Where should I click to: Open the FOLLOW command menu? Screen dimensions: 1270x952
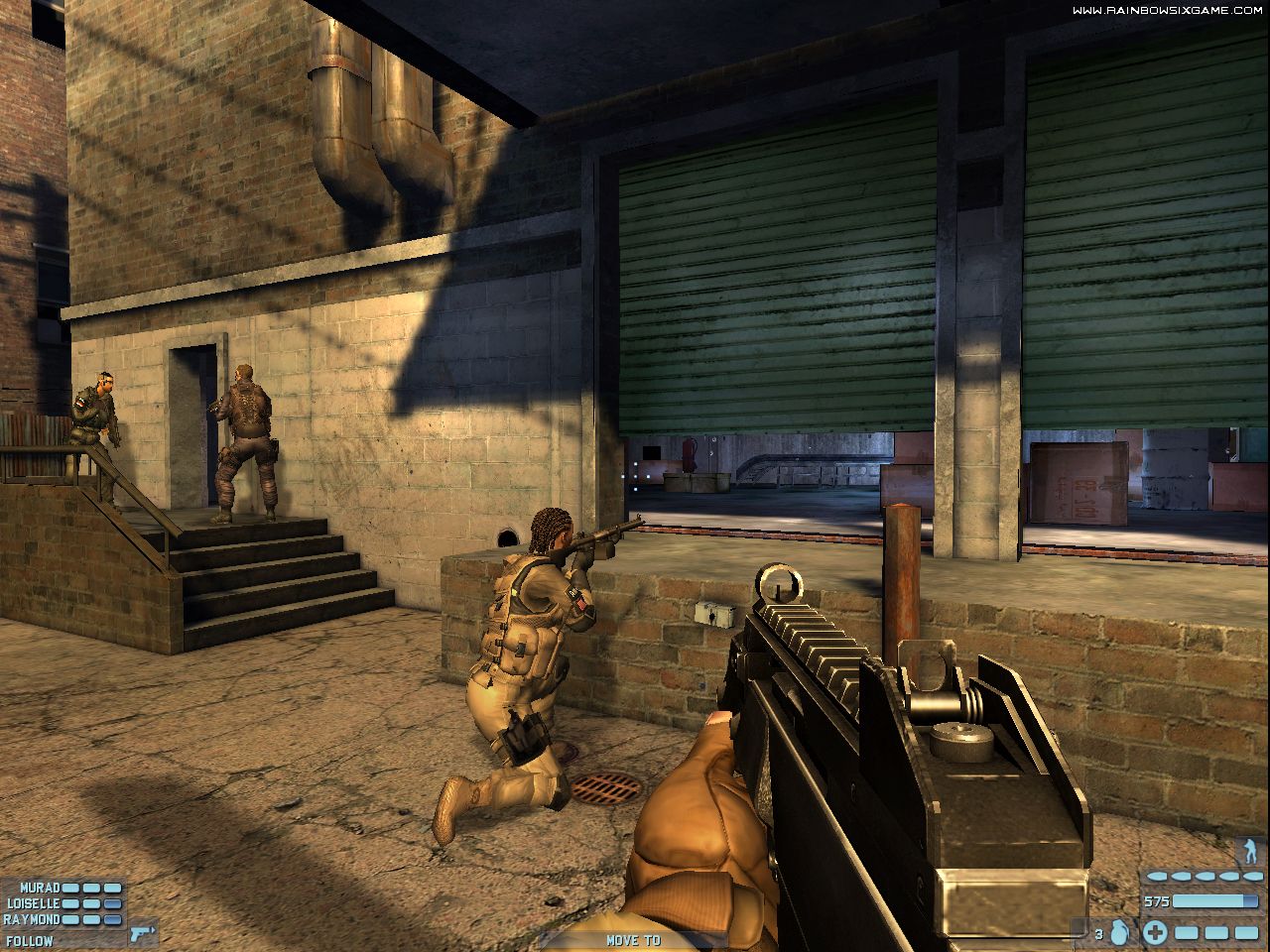[29, 939]
